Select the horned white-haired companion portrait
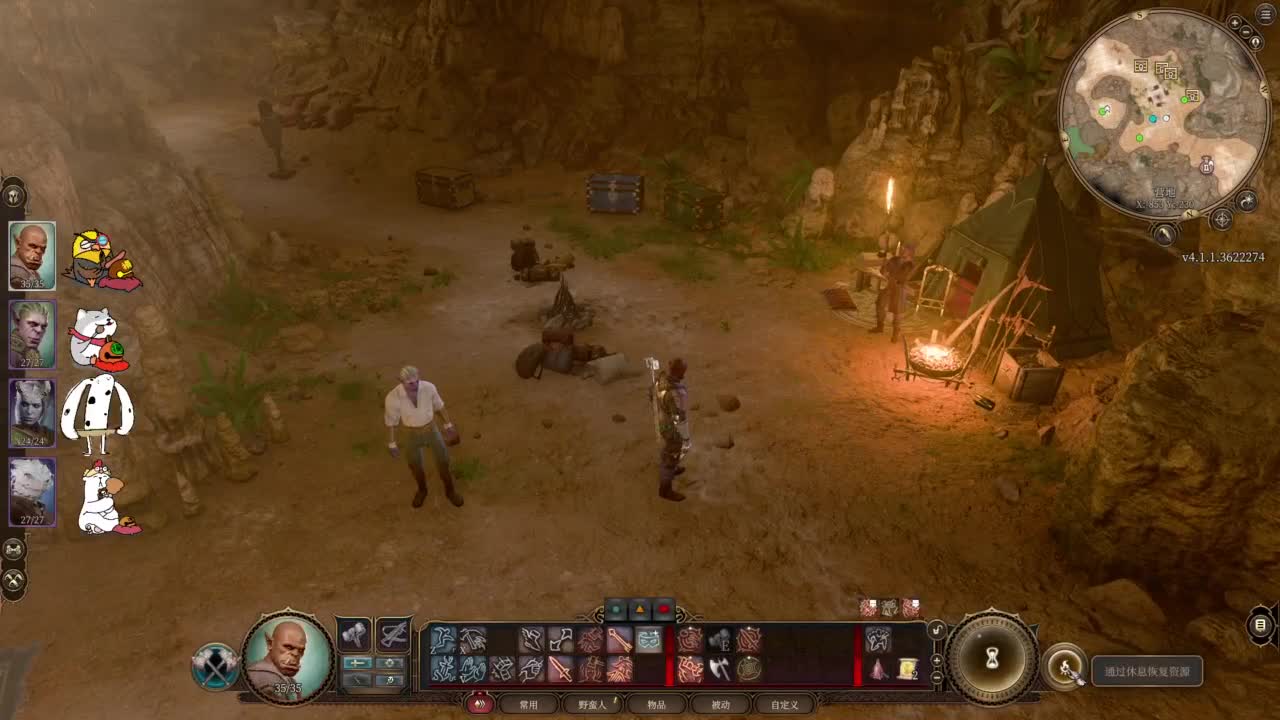Image resolution: width=1280 pixels, height=720 pixels. [x=32, y=412]
